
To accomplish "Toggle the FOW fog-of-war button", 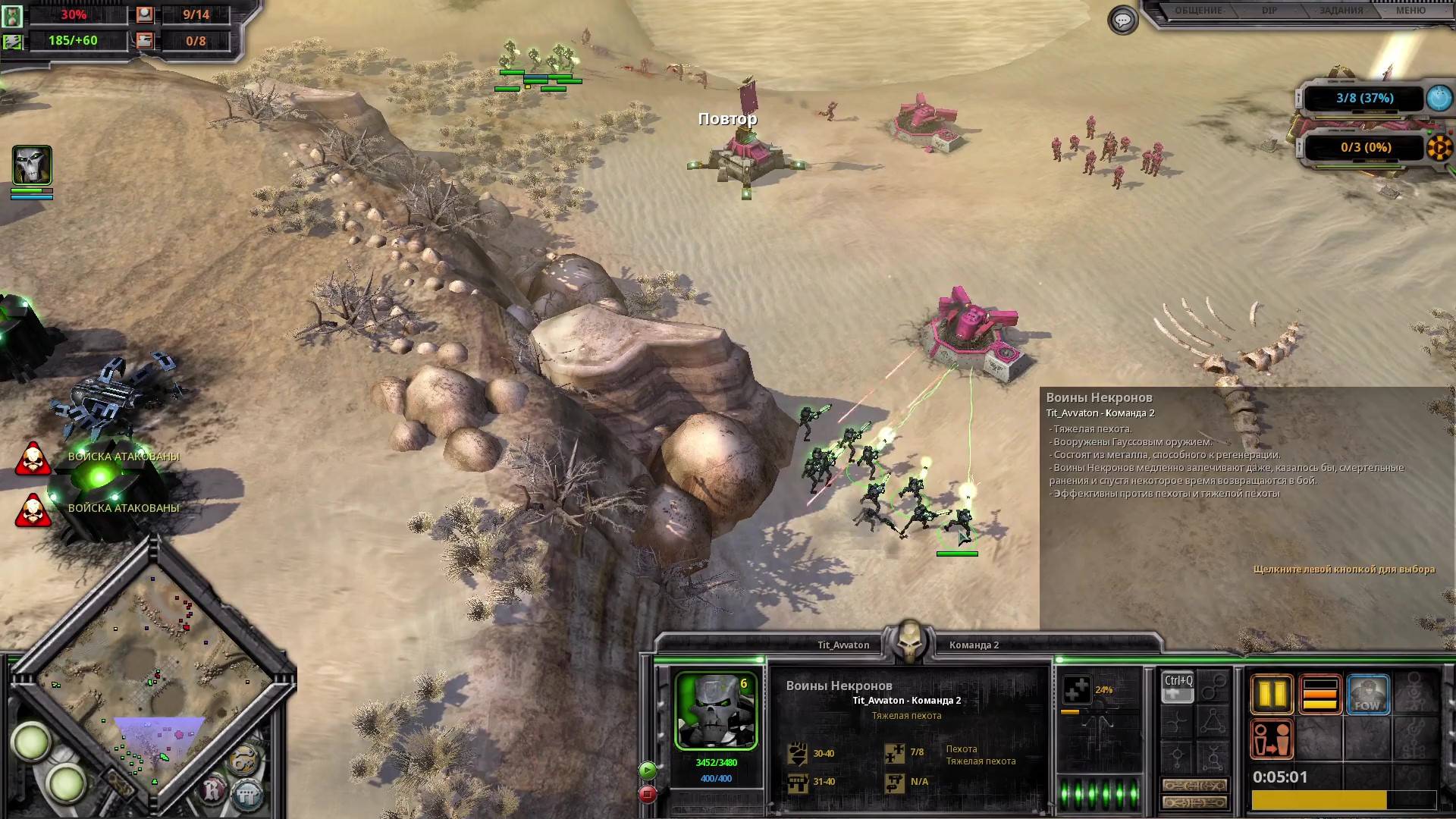I will [x=1367, y=694].
